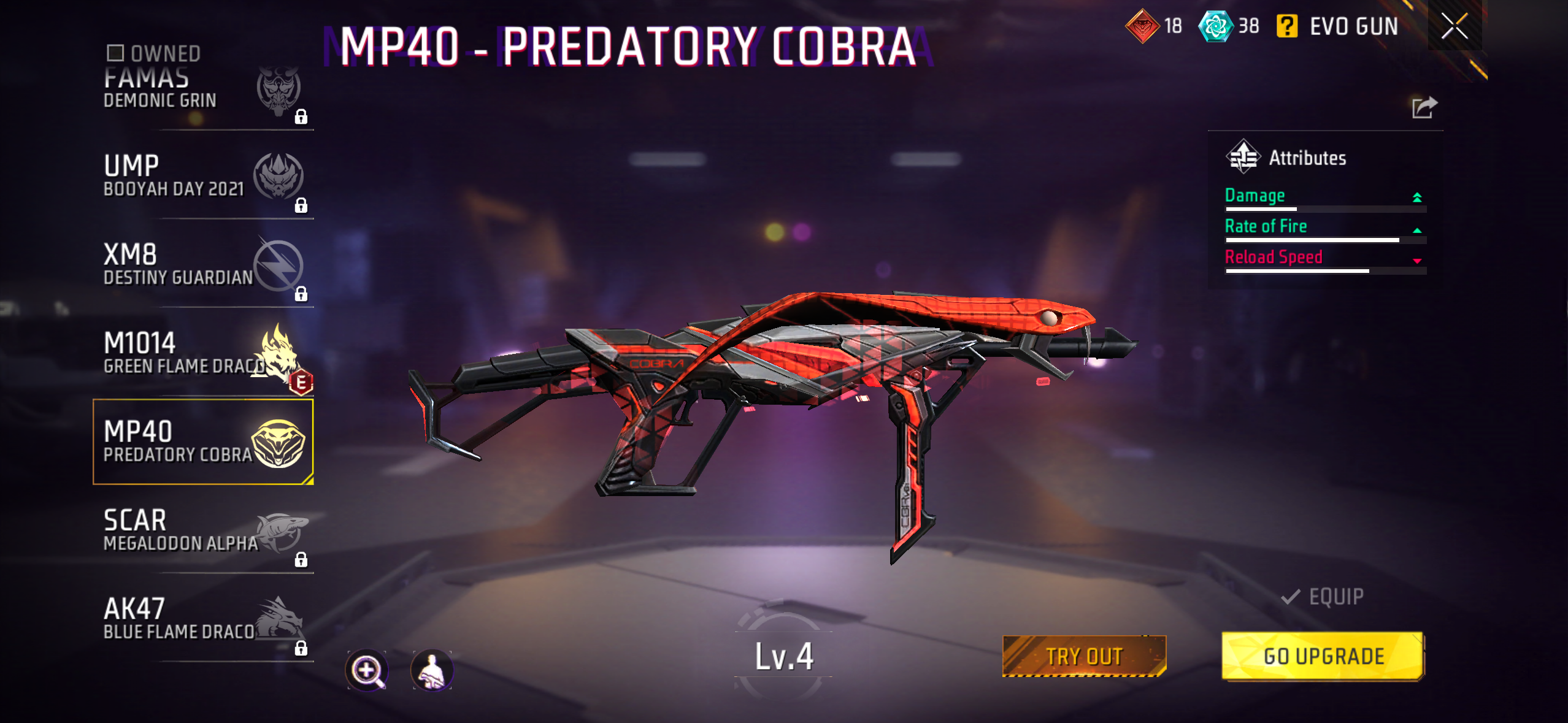
Task: Zoom in with the magnifier icon
Action: (x=367, y=670)
